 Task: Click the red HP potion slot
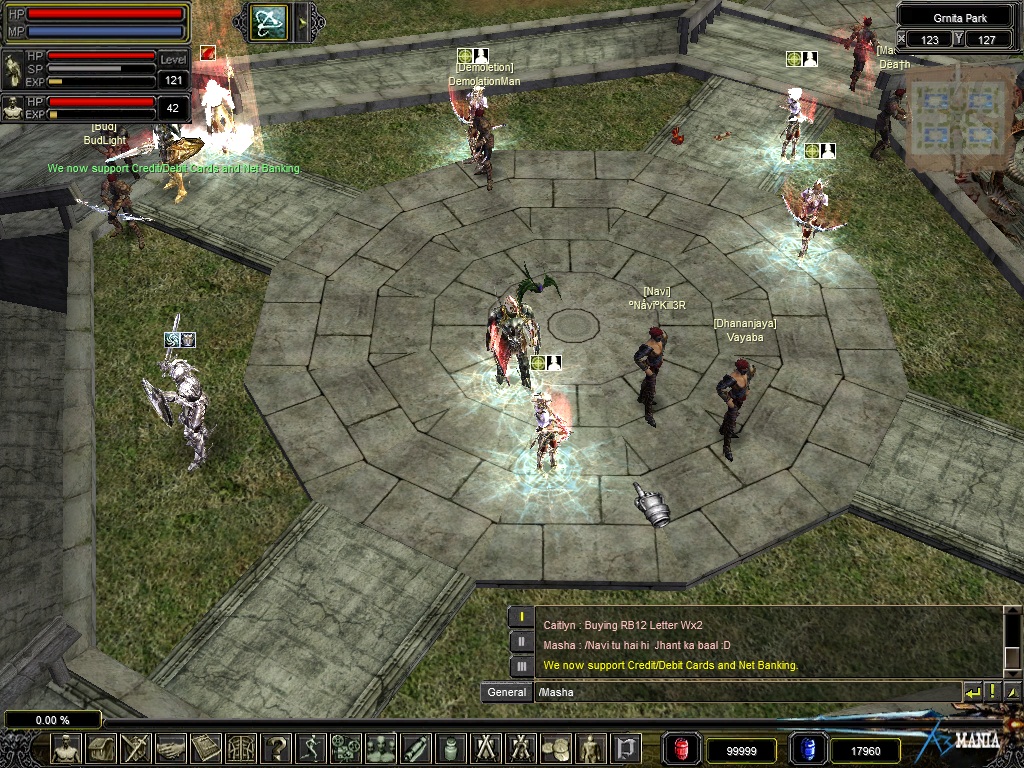683,748
